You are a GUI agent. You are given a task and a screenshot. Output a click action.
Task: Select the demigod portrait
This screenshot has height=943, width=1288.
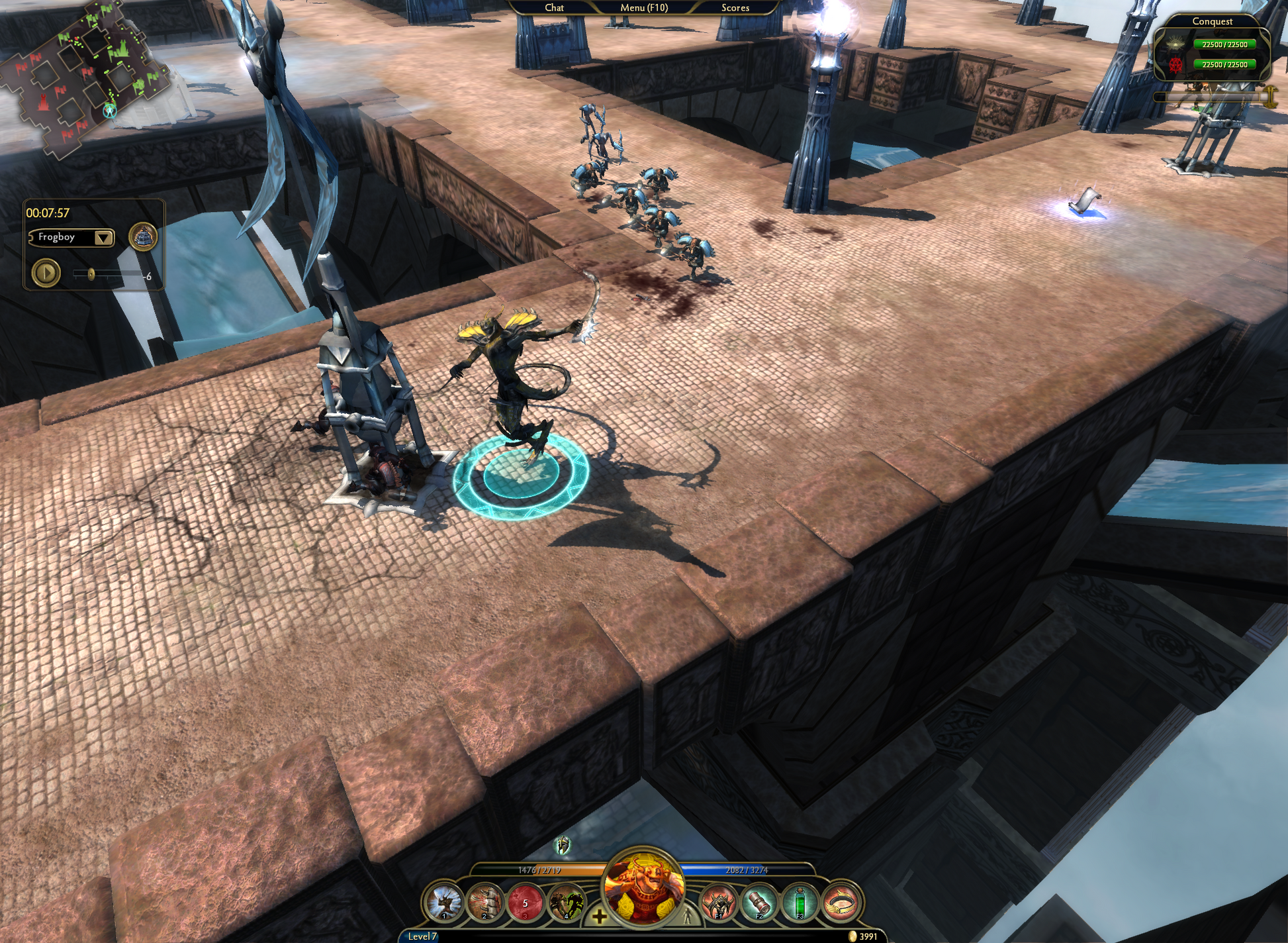click(643, 887)
